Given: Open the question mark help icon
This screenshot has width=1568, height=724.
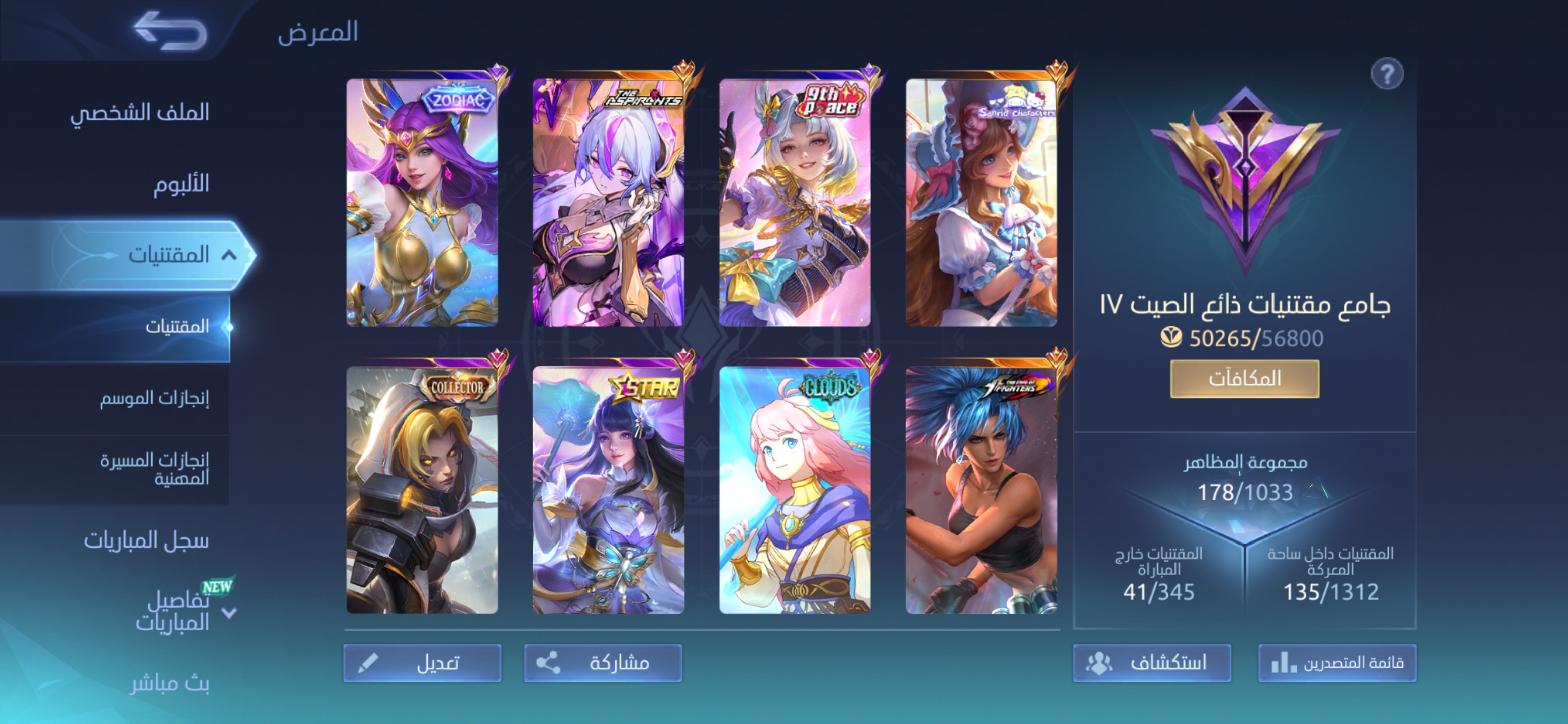Looking at the screenshot, I should 1387,74.
